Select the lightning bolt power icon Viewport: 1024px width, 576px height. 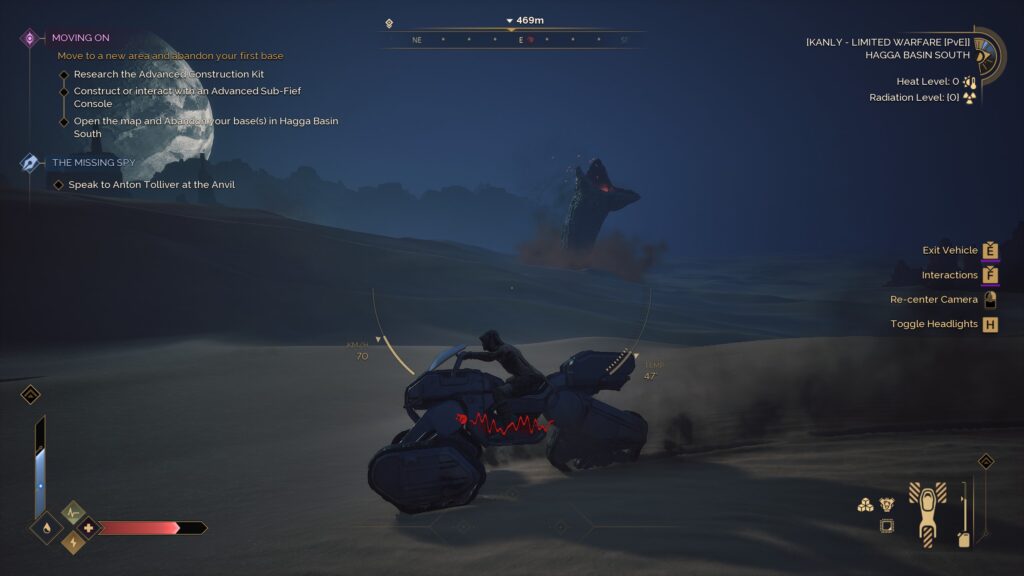tap(73, 542)
